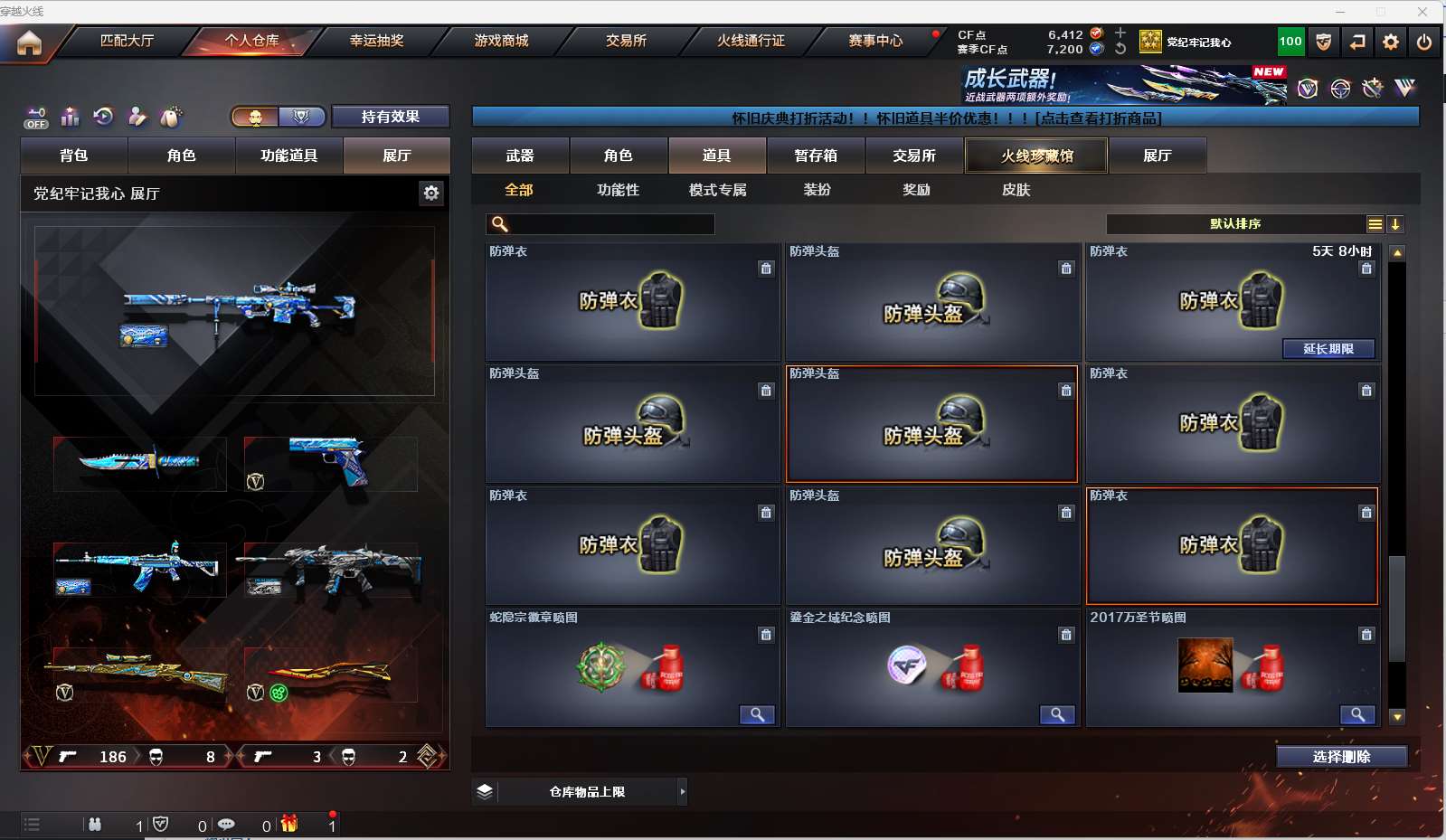
Task: Open settings with the gear icon in top bar
Action: (1391, 42)
